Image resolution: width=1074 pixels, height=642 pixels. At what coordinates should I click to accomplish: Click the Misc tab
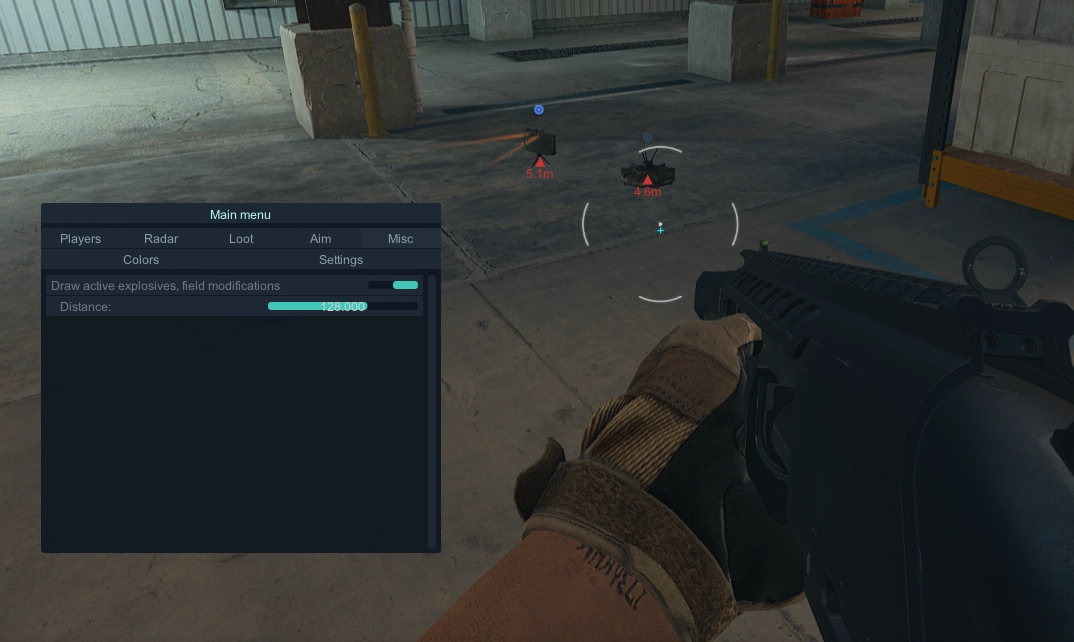[400, 239]
